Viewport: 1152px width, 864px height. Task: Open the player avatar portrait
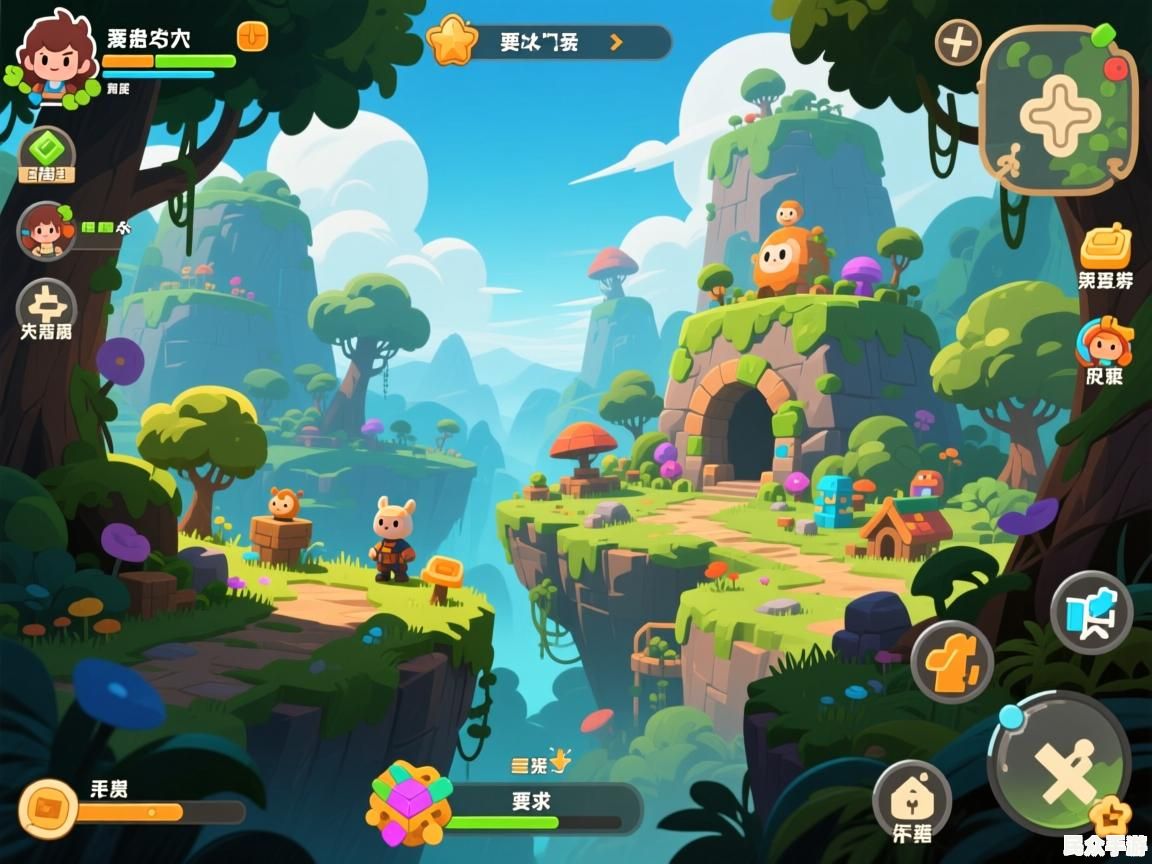tap(51, 55)
